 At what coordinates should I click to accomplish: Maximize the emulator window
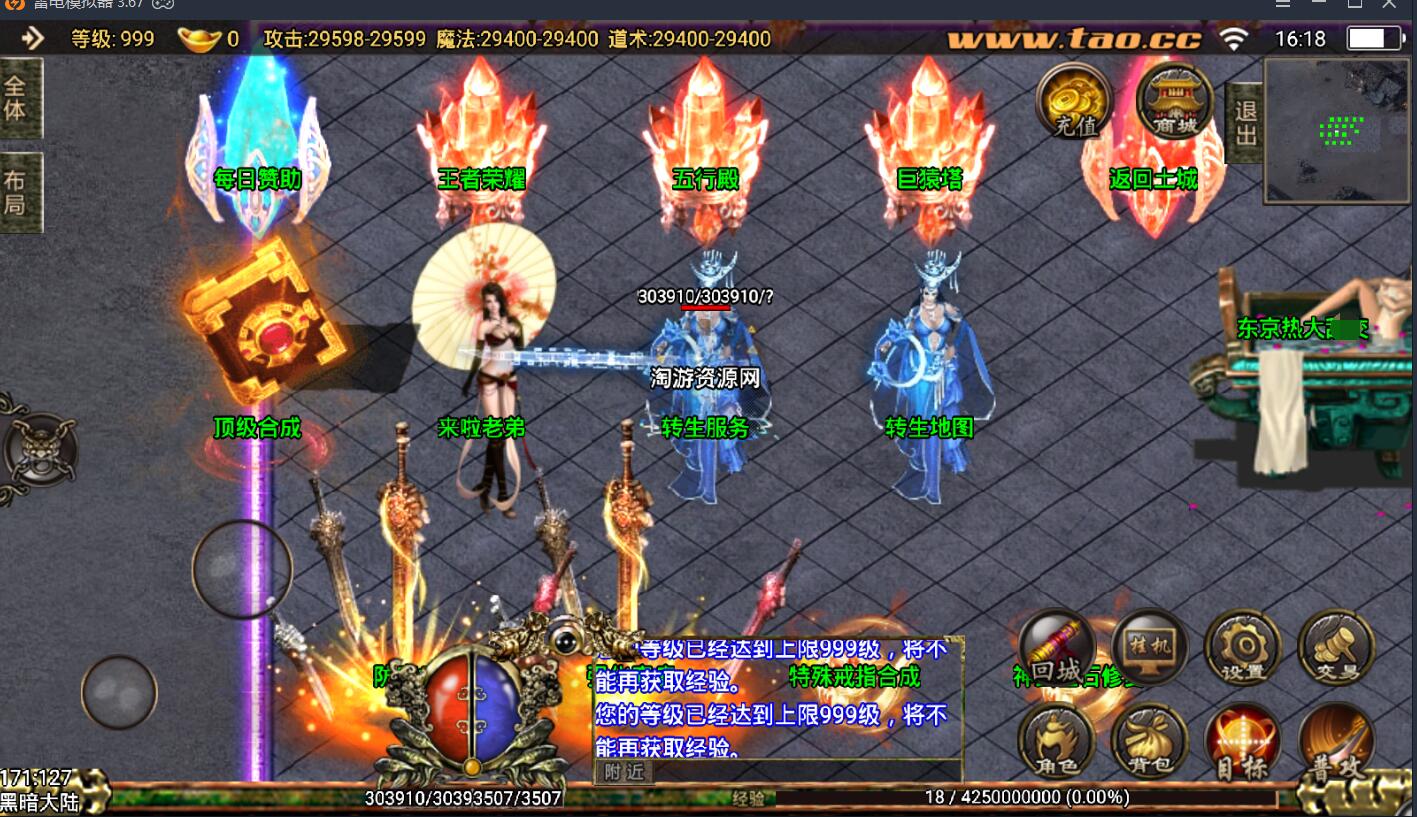(1355, 4)
